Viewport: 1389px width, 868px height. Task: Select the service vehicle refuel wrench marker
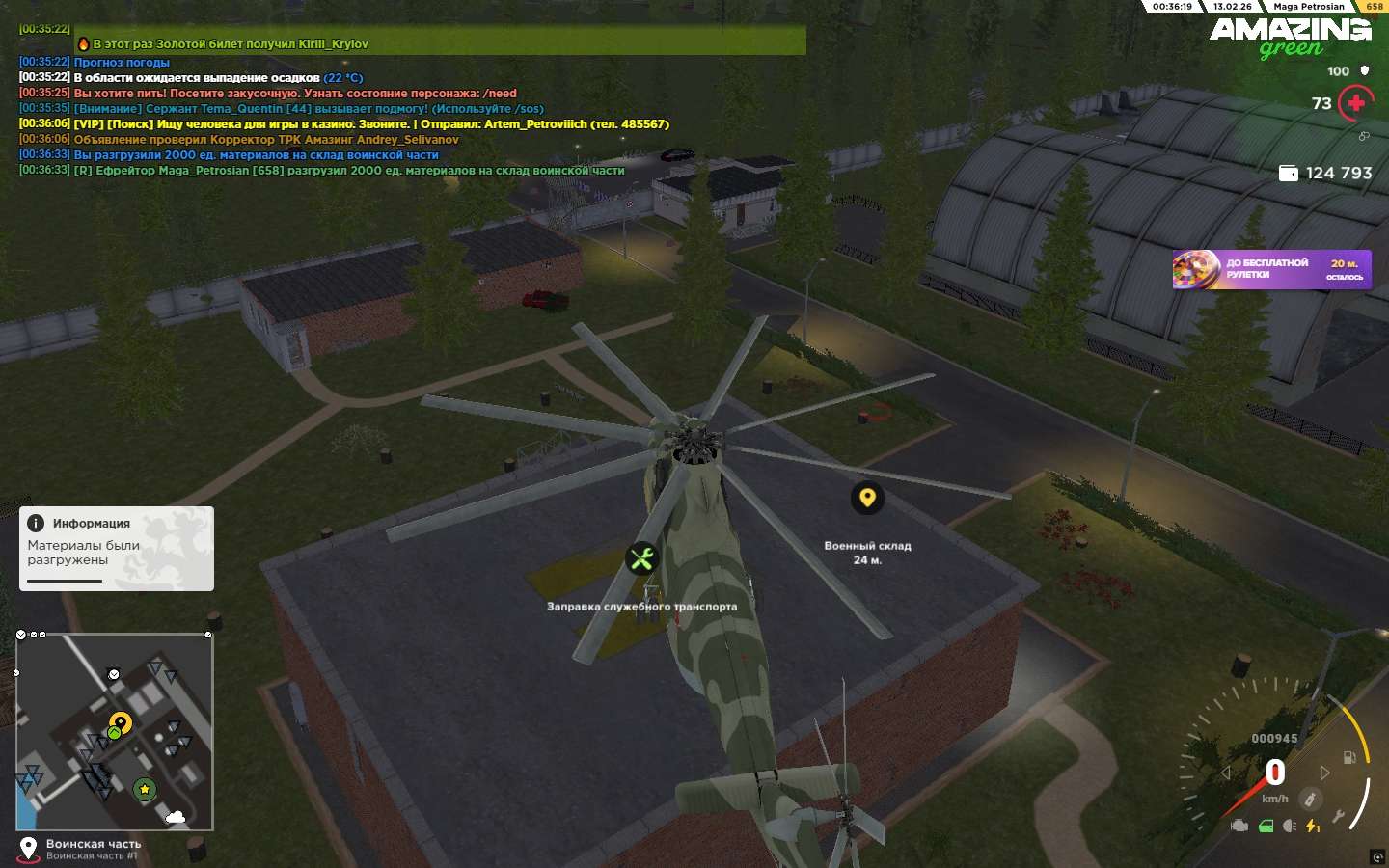tap(641, 558)
